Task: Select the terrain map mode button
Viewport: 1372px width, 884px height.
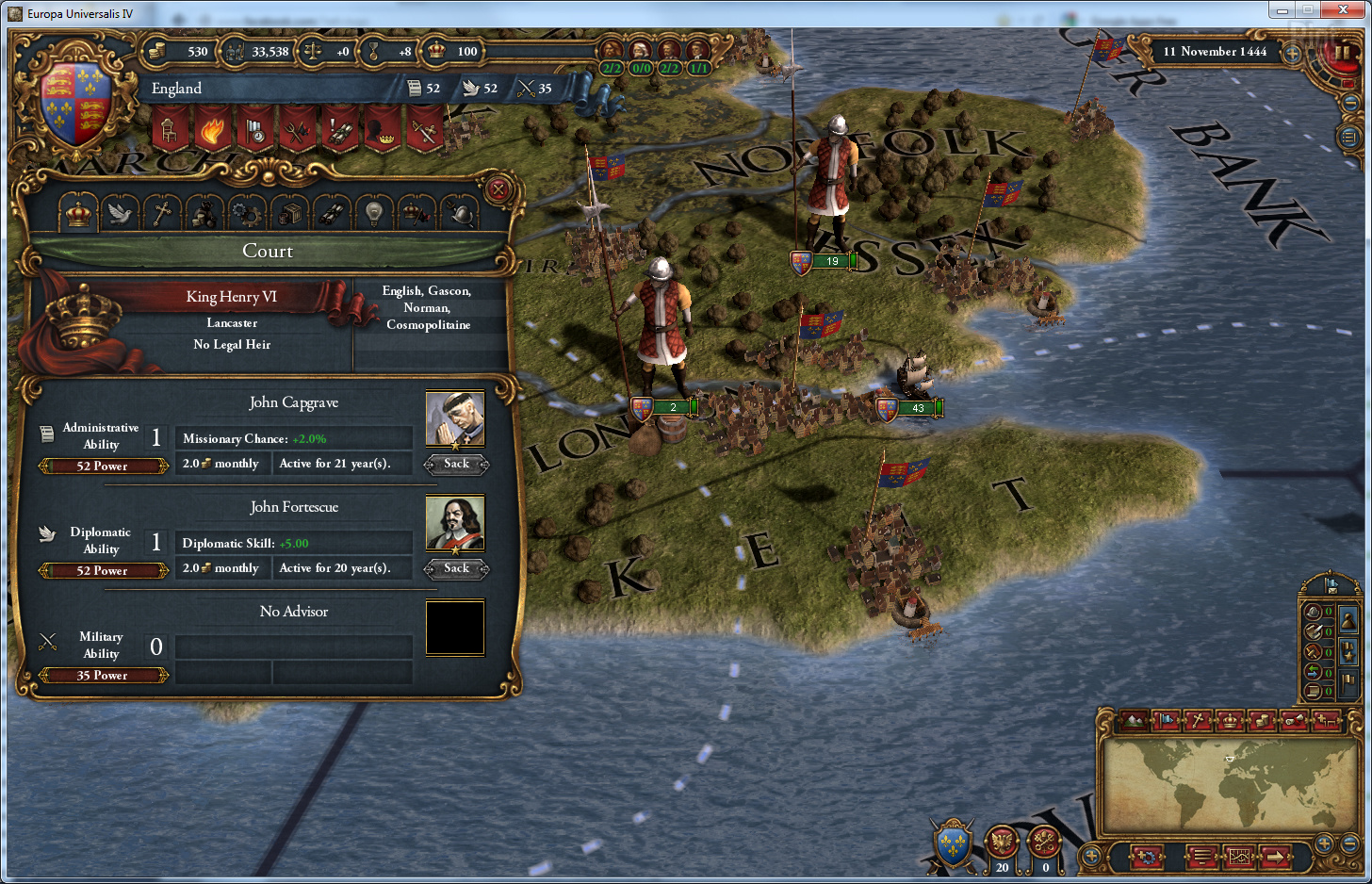Action: (x=1135, y=721)
